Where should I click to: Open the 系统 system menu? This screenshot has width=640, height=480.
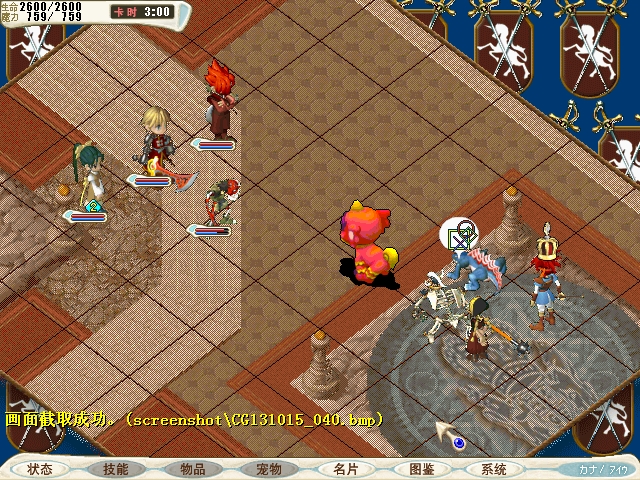click(494, 469)
